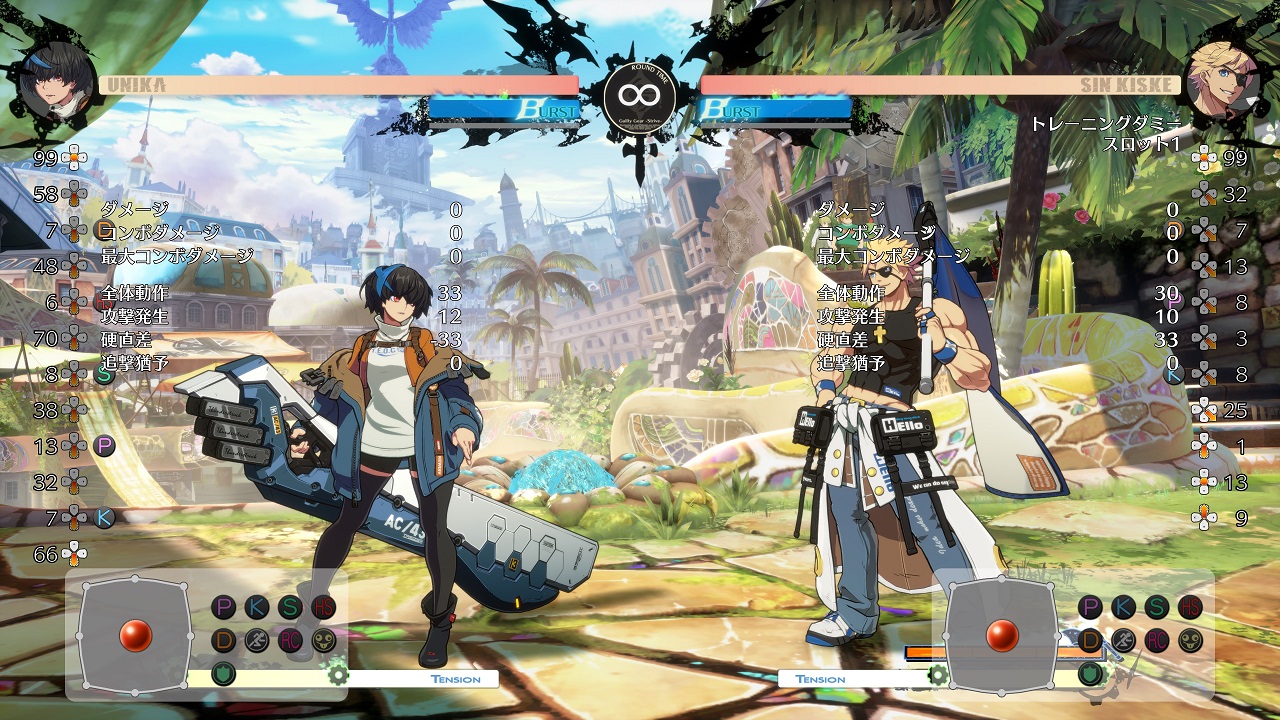Click the green S button in Unika's input display
Viewport: 1280px width, 720px height.
289,607
